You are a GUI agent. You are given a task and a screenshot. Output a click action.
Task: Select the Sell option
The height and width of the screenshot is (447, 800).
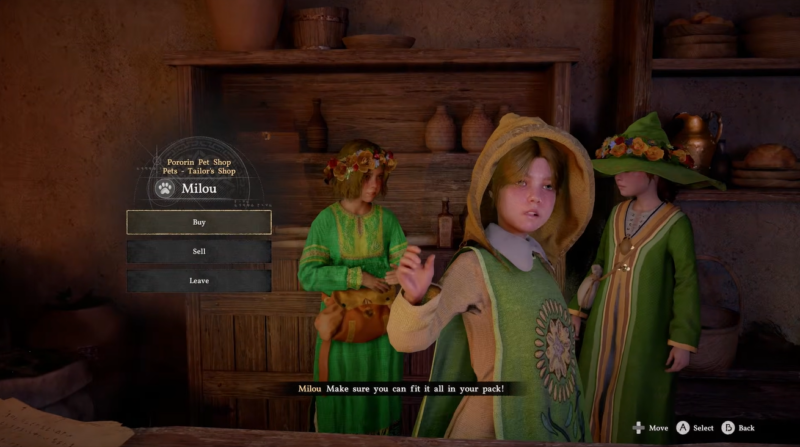click(x=199, y=252)
